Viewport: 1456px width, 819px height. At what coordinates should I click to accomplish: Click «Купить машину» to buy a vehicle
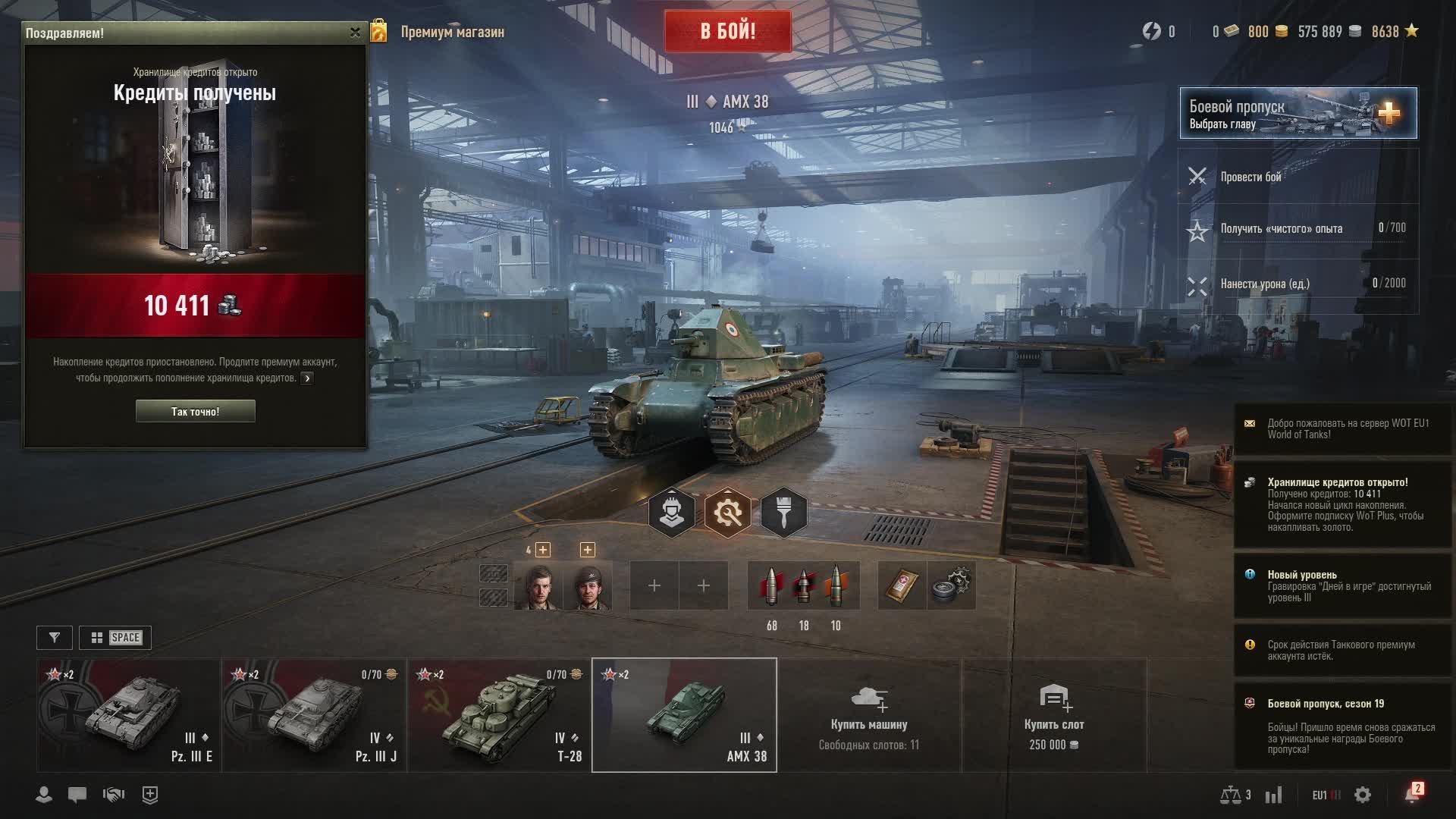click(x=869, y=715)
